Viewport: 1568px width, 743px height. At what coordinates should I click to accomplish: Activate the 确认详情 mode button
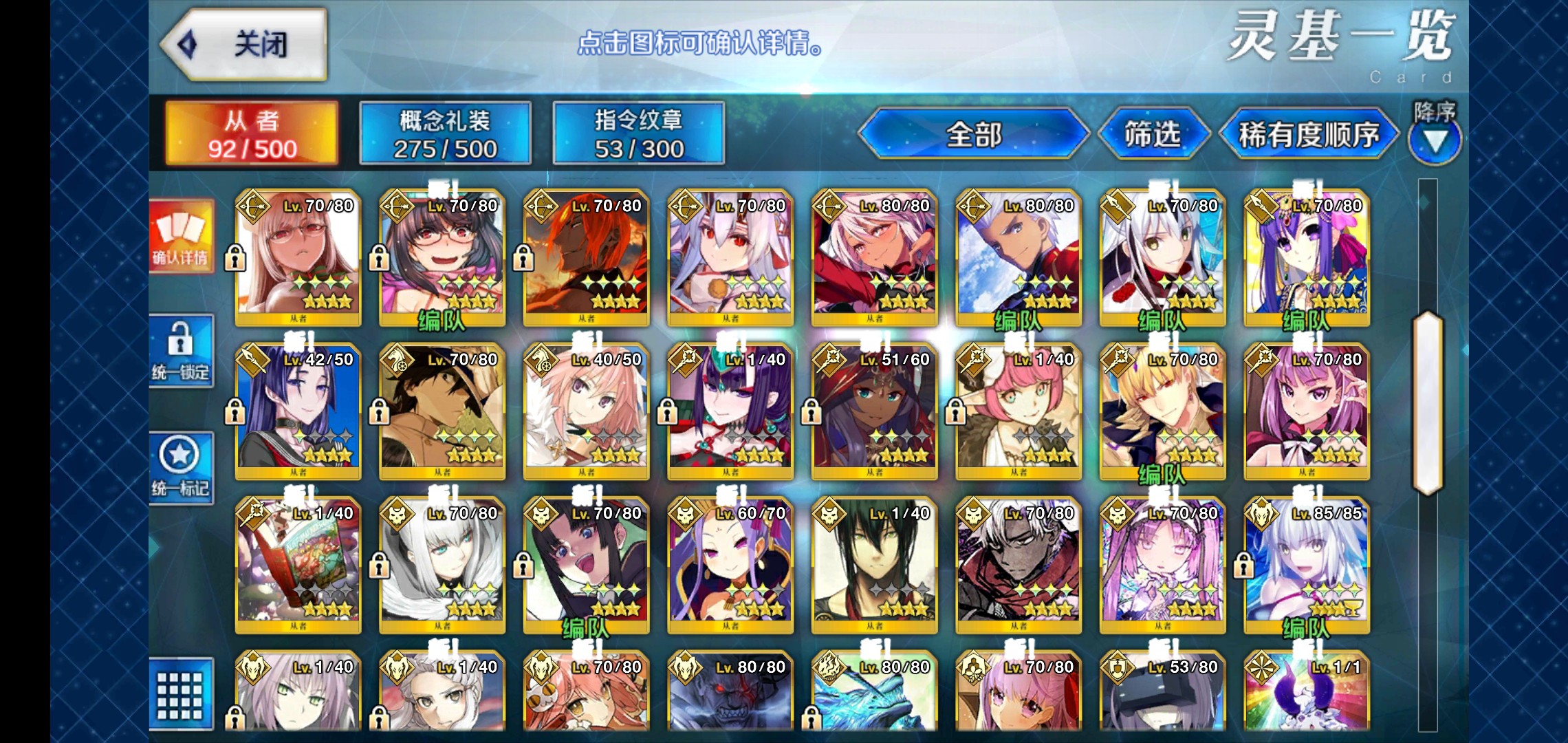181,237
